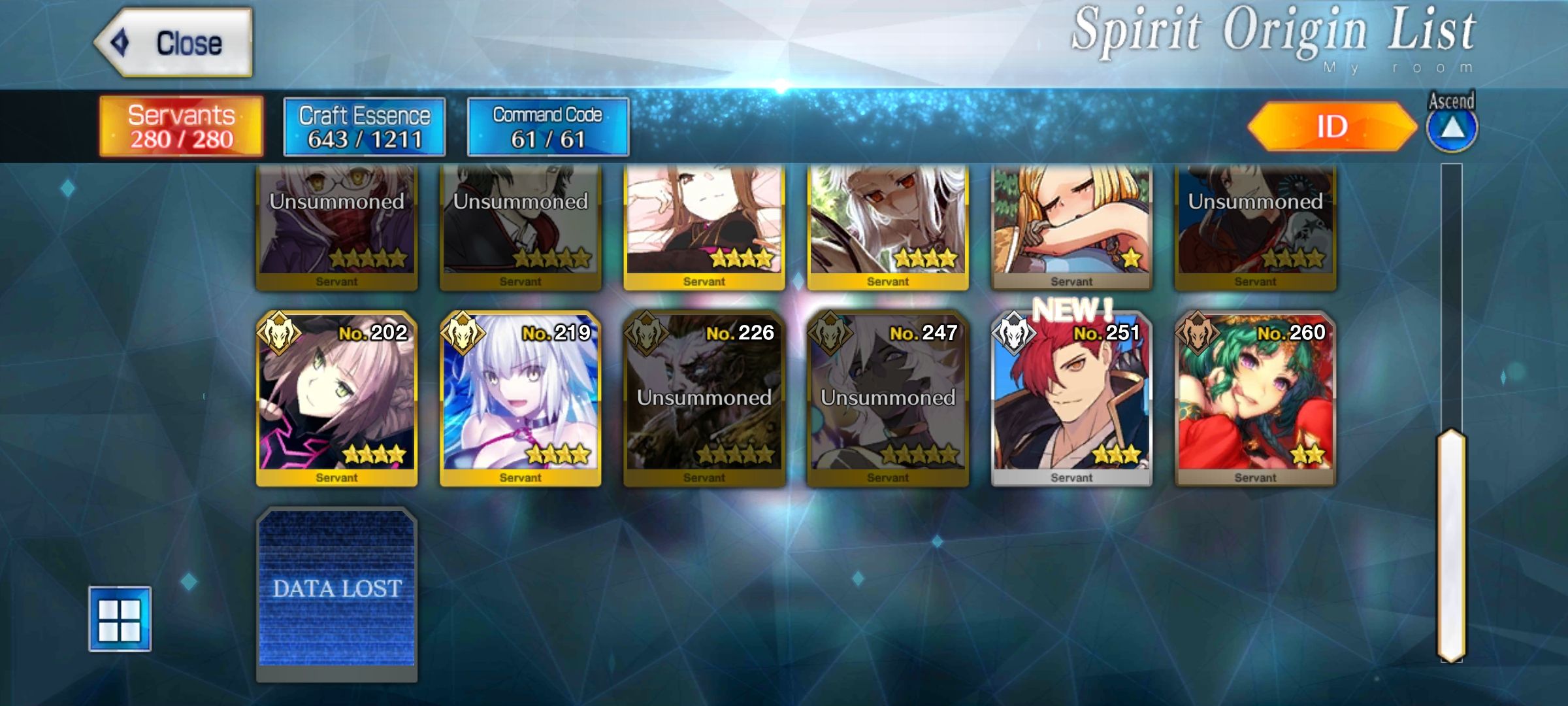Open the Craft Essence tab

(x=365, y=127)
